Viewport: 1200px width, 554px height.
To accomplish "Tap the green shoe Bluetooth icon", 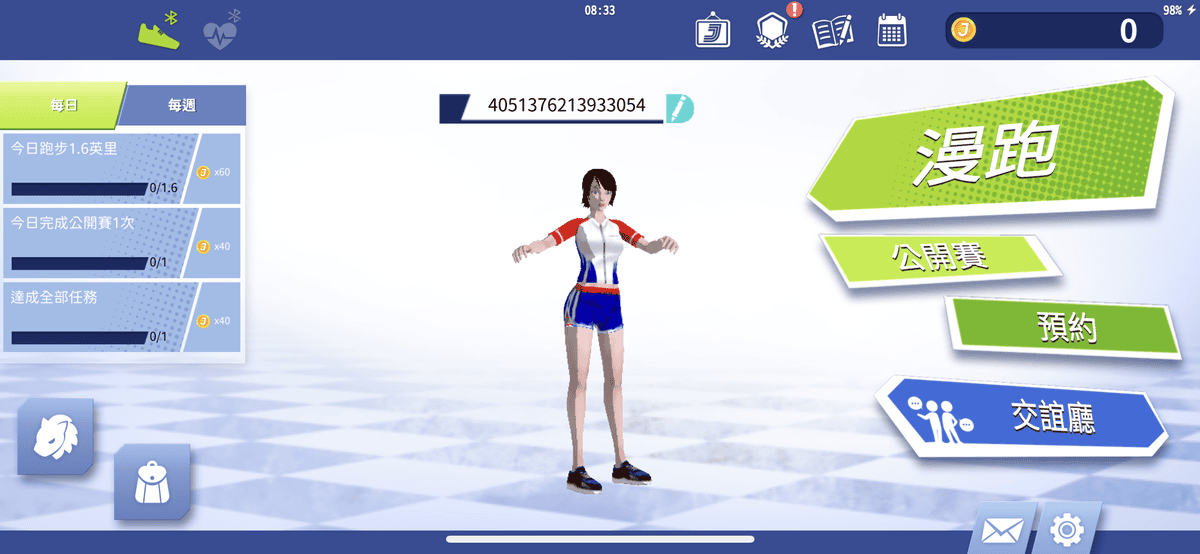I will coord(159,30).
